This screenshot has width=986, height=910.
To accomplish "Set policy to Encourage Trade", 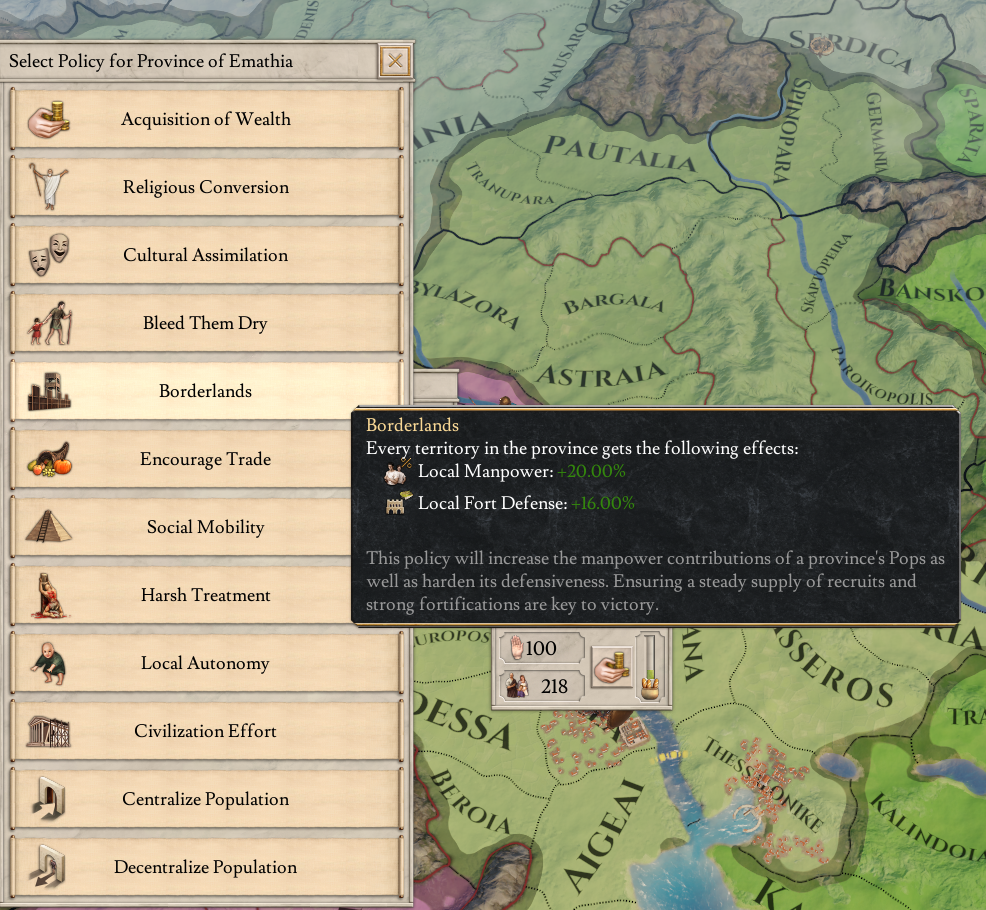I will pyautogui.click(x=206, y=460).
